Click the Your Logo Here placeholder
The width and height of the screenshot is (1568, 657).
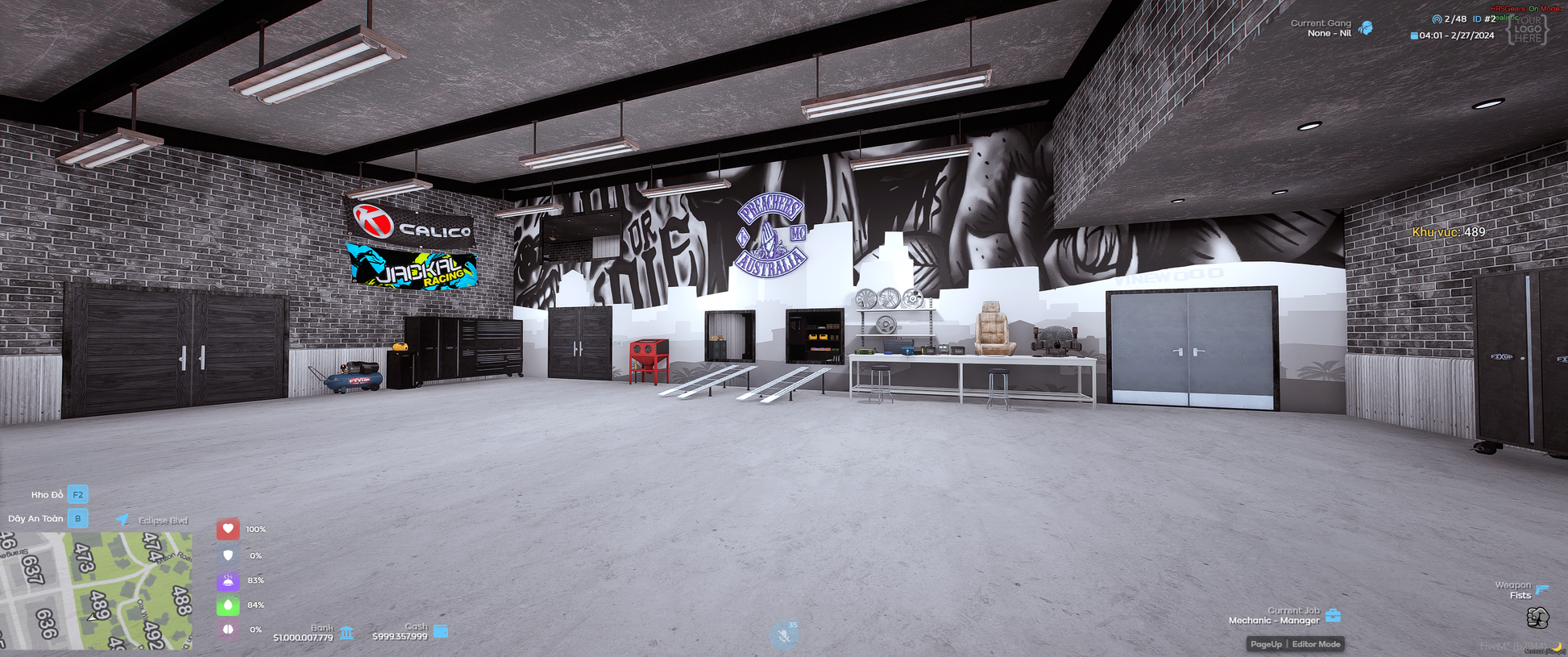(x=1527, y=29)
